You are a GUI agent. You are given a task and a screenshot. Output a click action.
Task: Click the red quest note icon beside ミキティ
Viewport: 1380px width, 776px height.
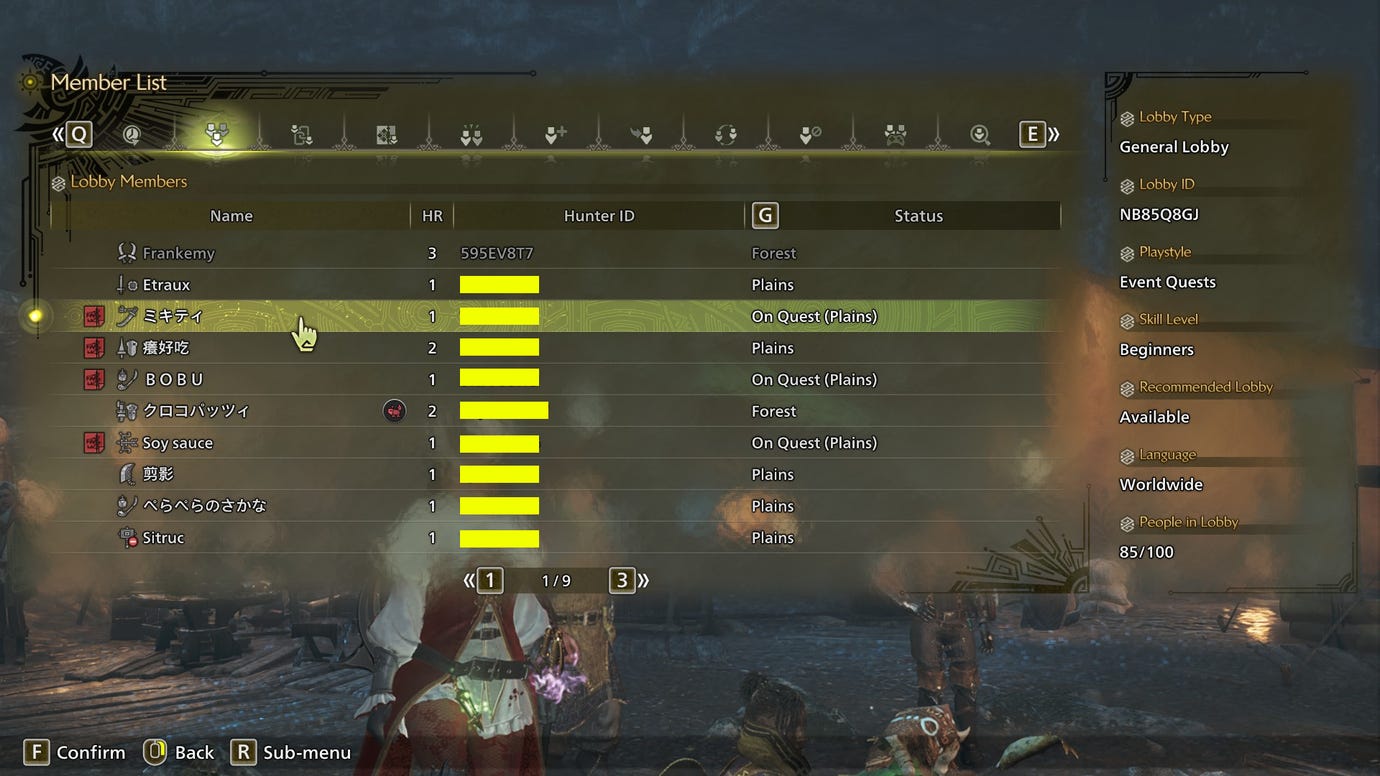pos(93,316)
